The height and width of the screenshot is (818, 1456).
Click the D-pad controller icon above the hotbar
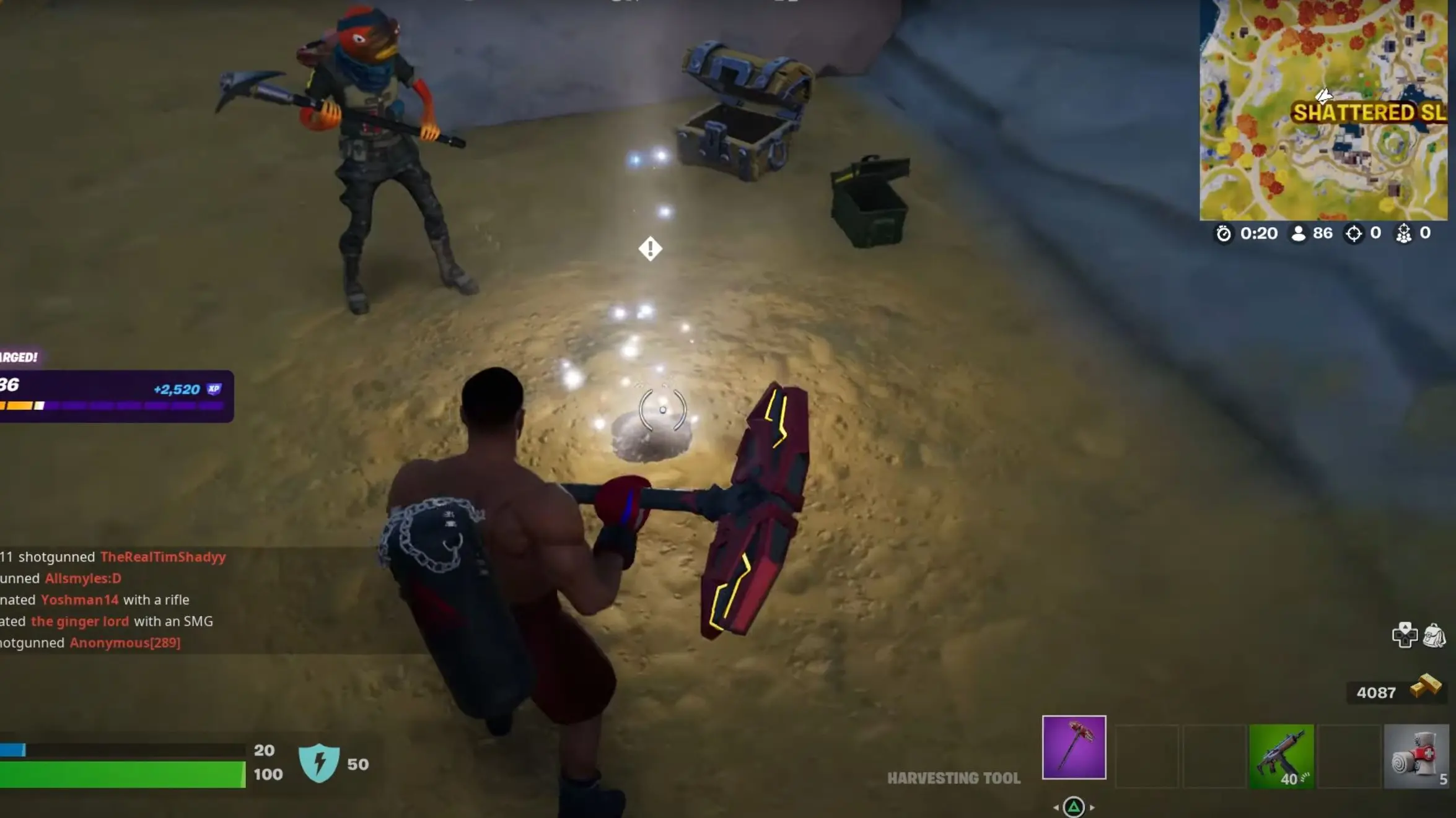click(x=1406, y=636)
